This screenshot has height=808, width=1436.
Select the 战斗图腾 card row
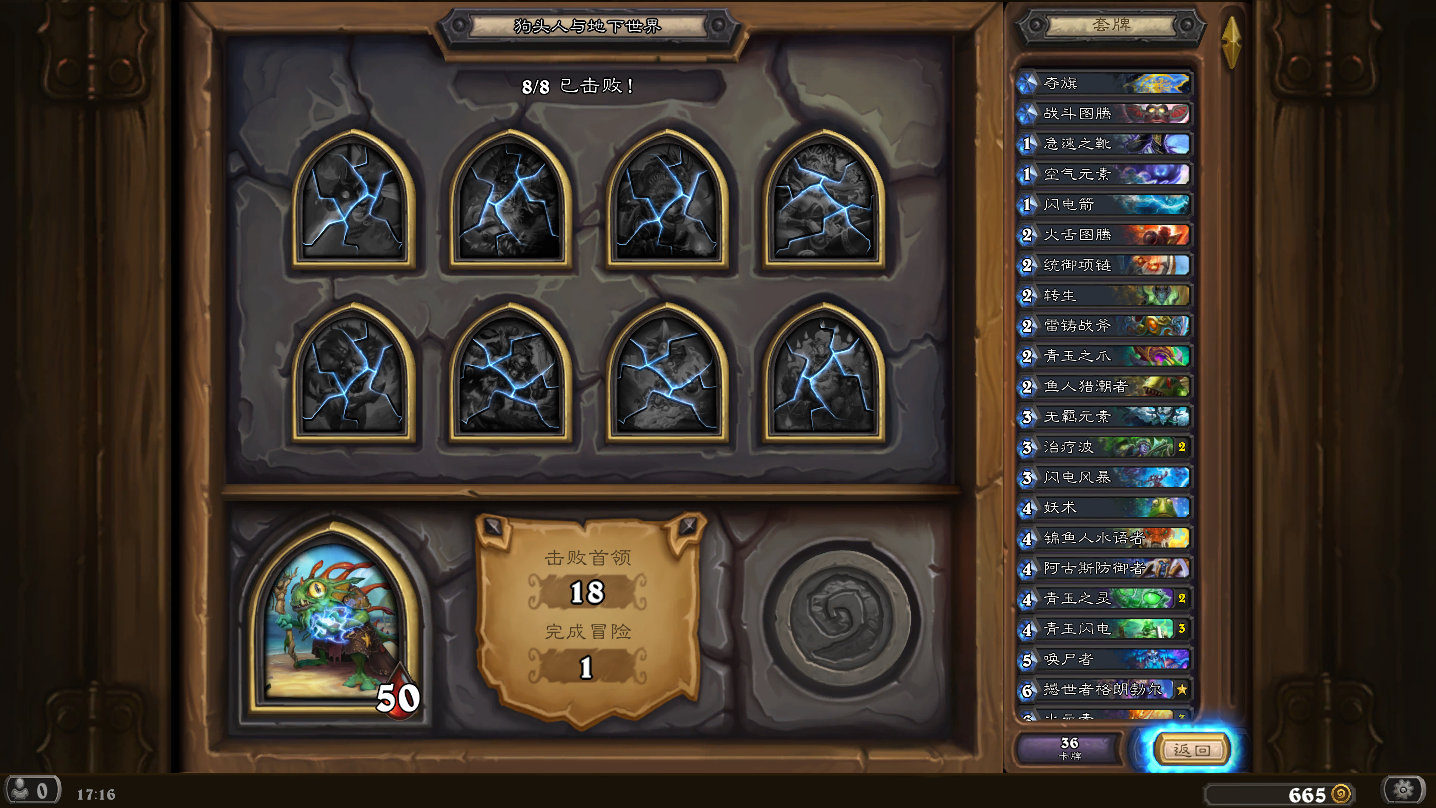[1104, 113]
